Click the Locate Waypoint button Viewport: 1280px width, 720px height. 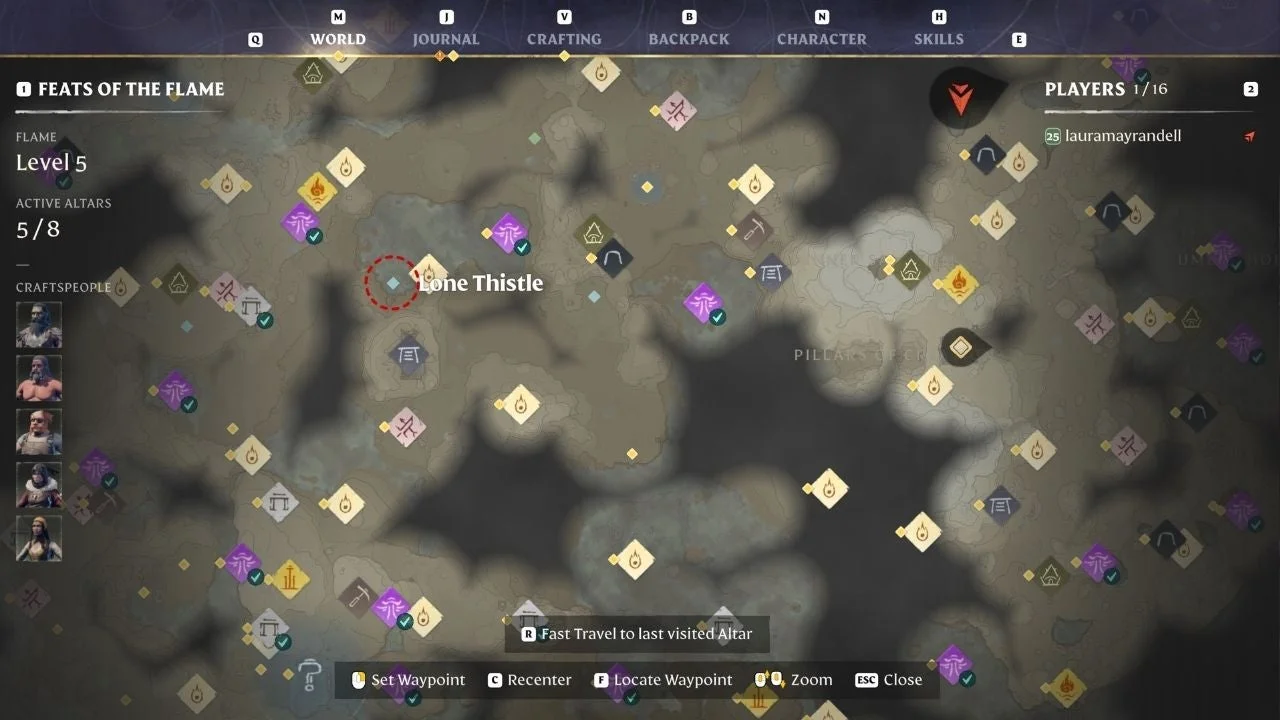[x=671, y=679]
